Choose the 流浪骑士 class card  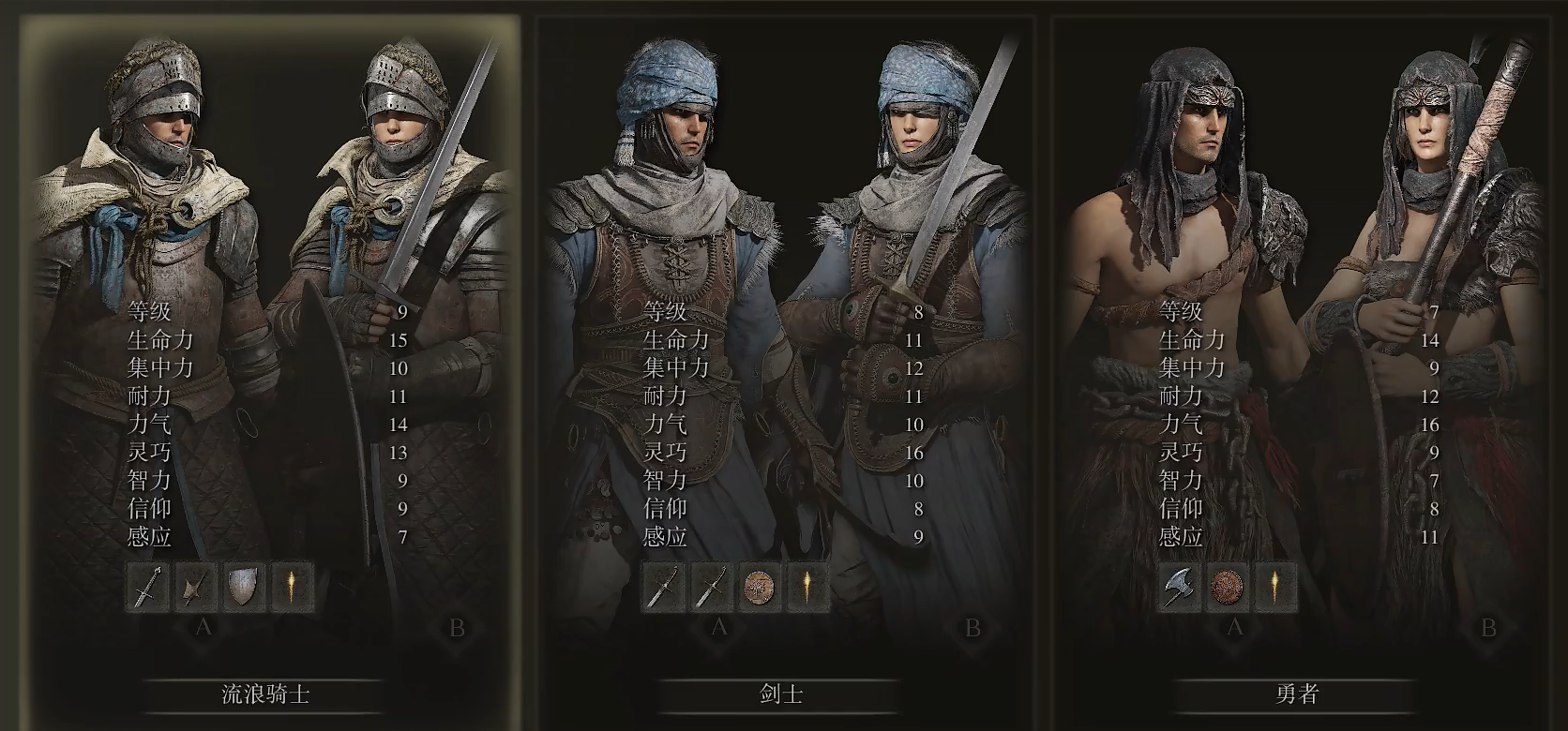point(265,694)
